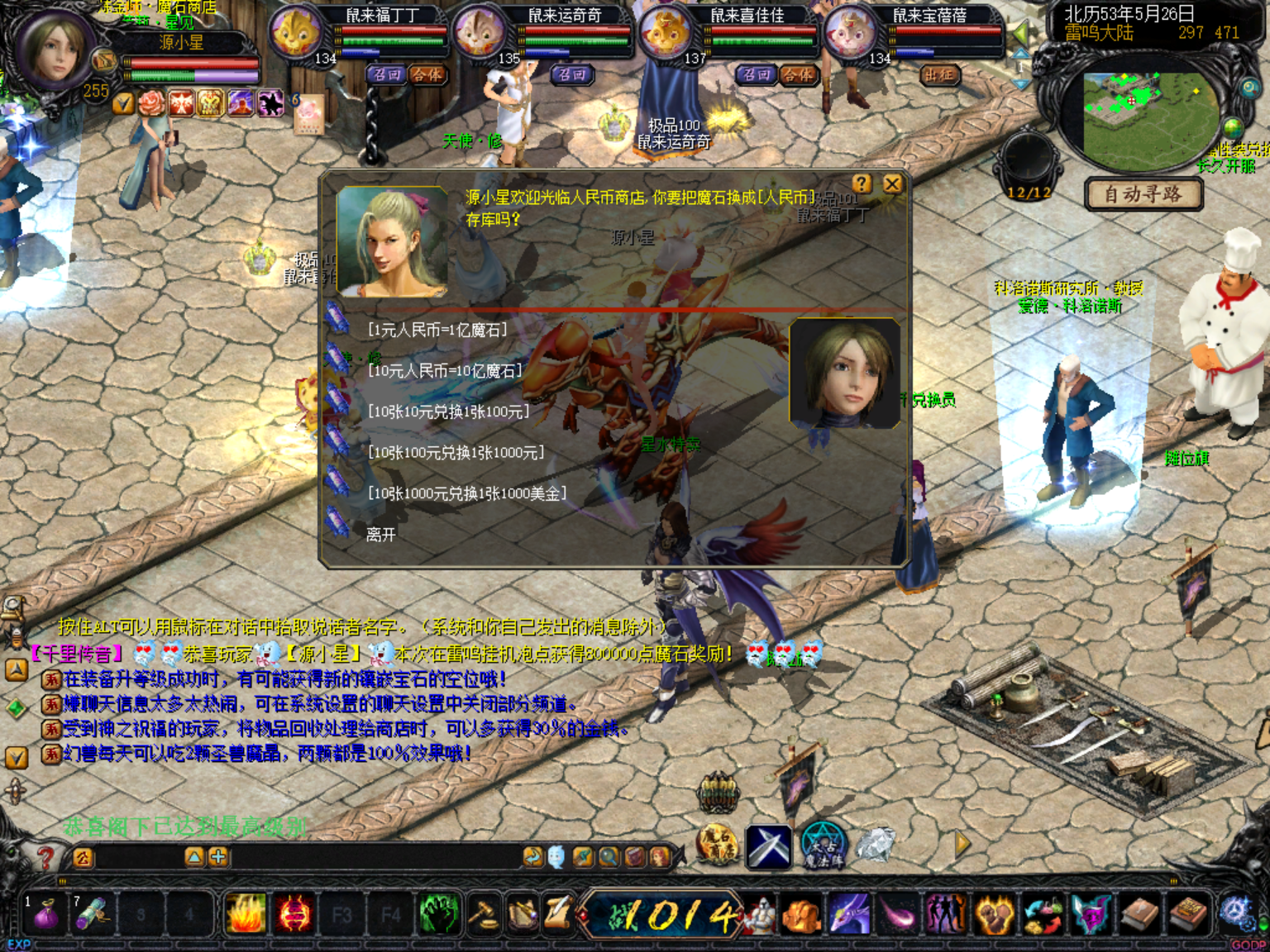Open help for the shop dialog
Viewport: 1270px width, 952px height.
(x=862, y=183)
